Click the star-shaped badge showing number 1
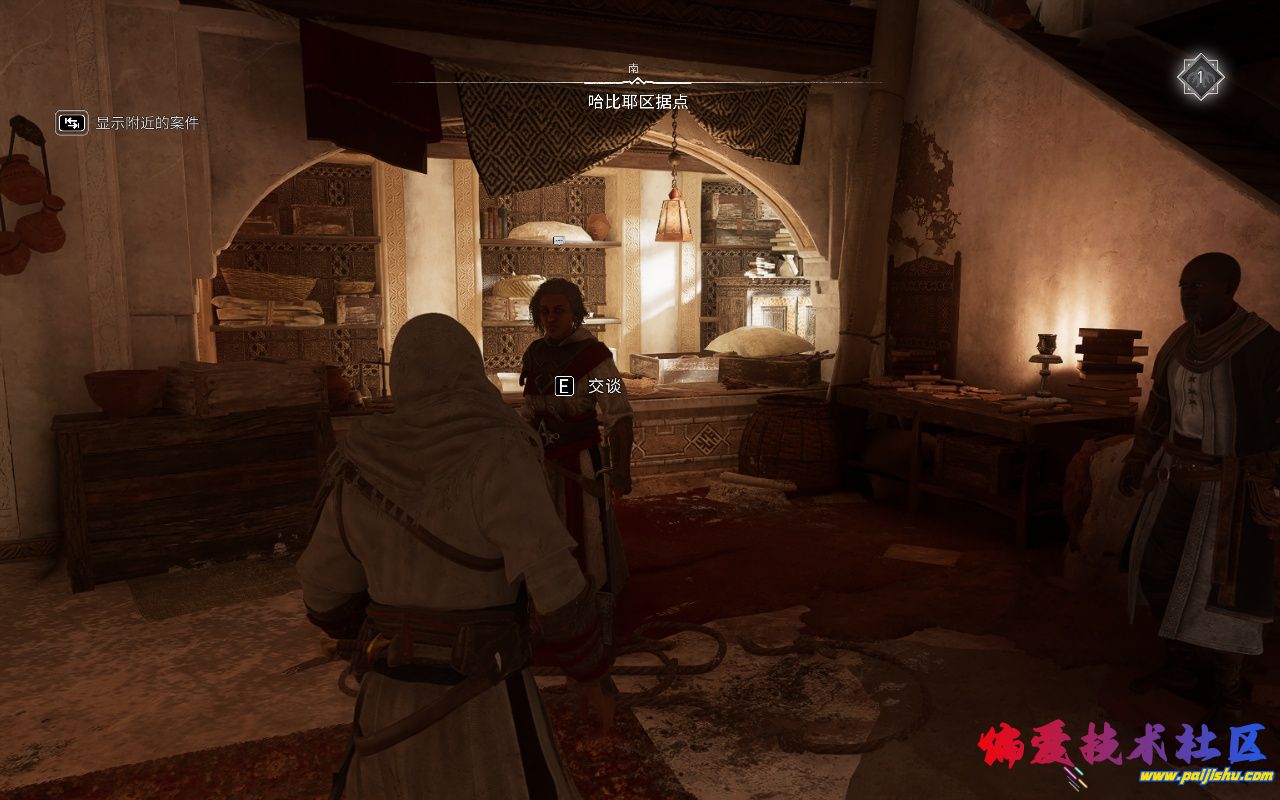 pos(1200,77)
